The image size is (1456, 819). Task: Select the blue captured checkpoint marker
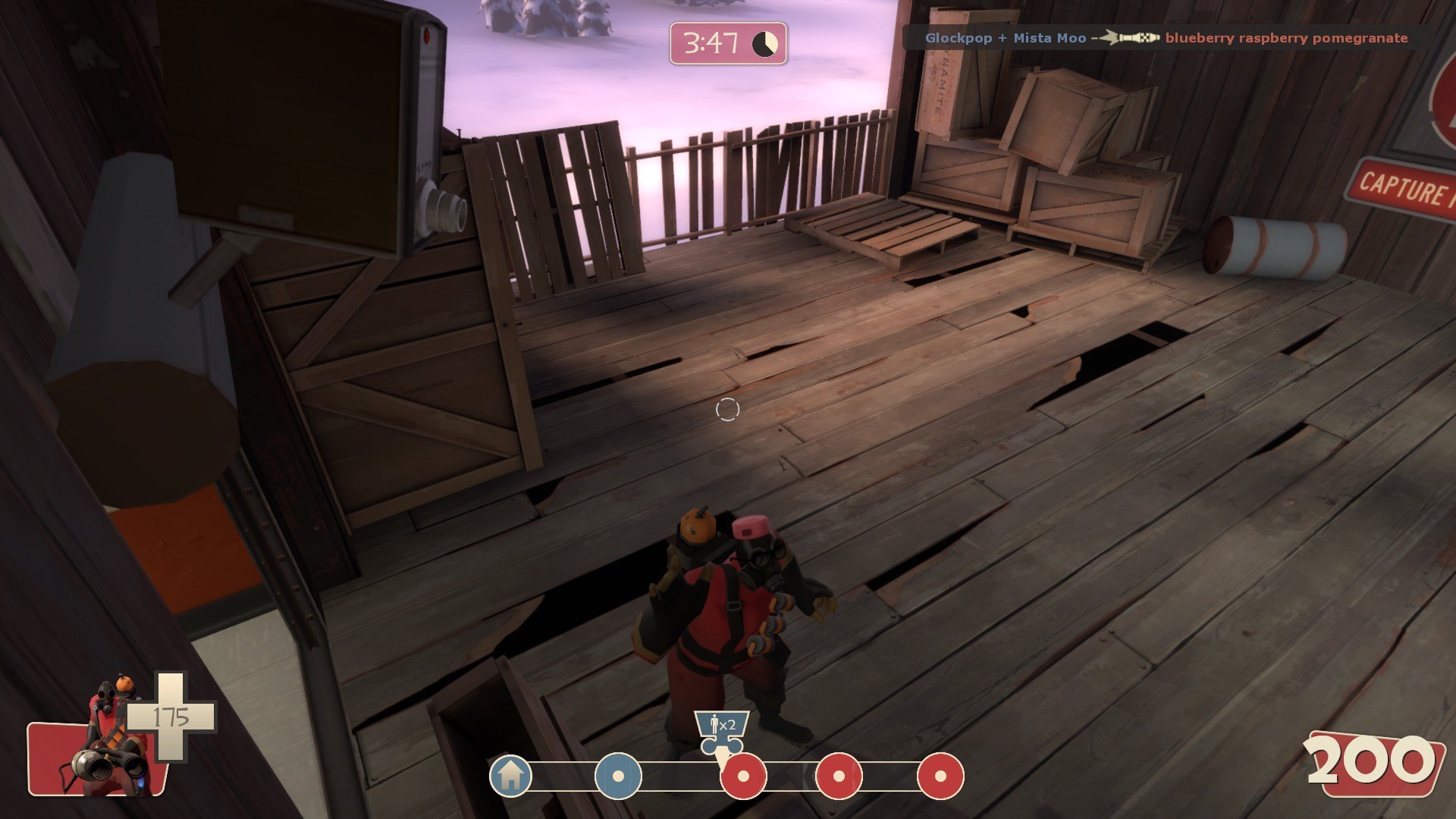click(618, 776)
